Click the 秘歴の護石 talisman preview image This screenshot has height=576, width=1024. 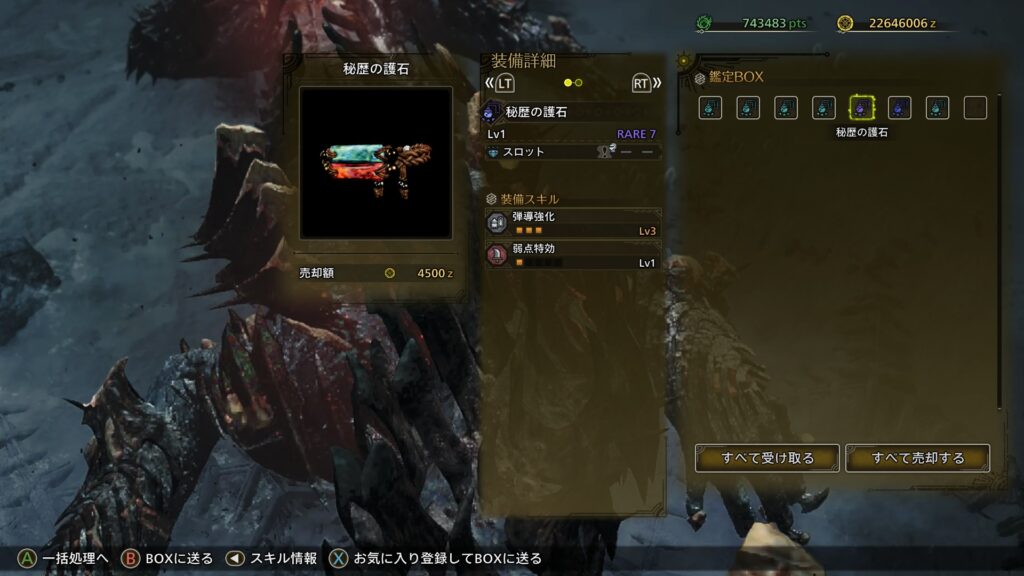(376, 162)
